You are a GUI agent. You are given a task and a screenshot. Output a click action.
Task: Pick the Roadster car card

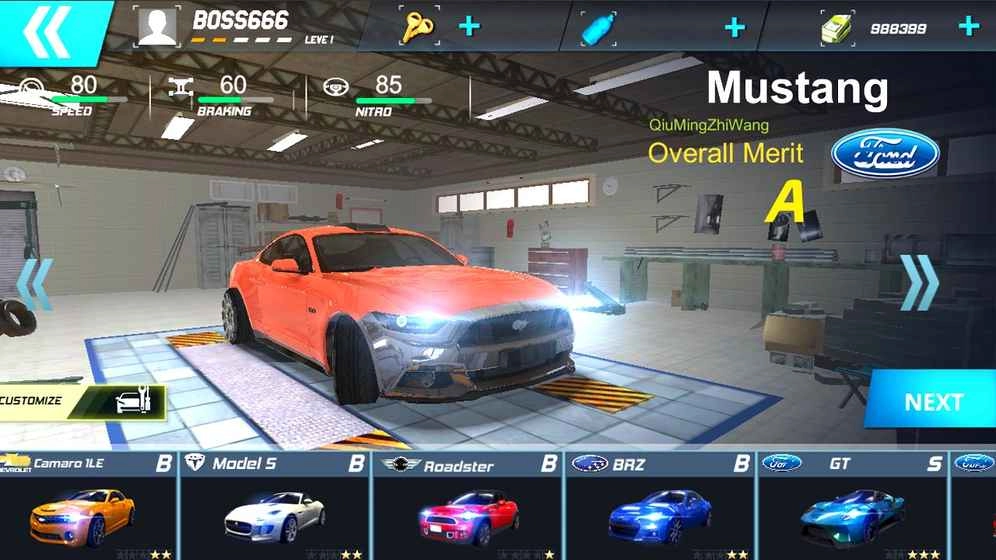click(467, 505)
